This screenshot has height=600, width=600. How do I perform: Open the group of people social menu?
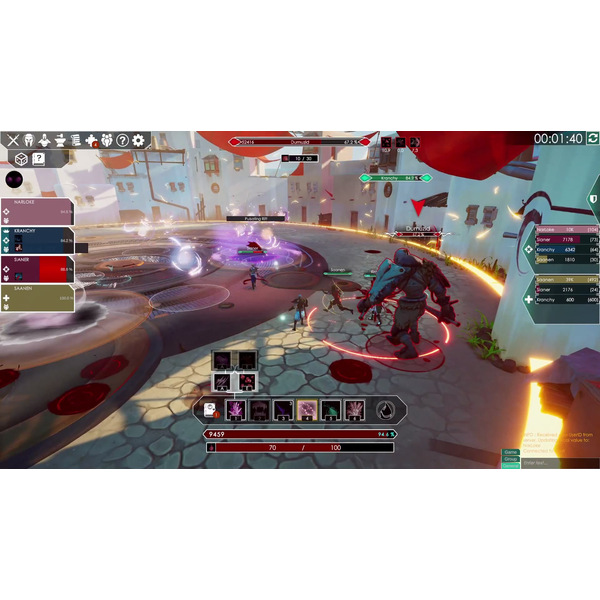[106, 140]
